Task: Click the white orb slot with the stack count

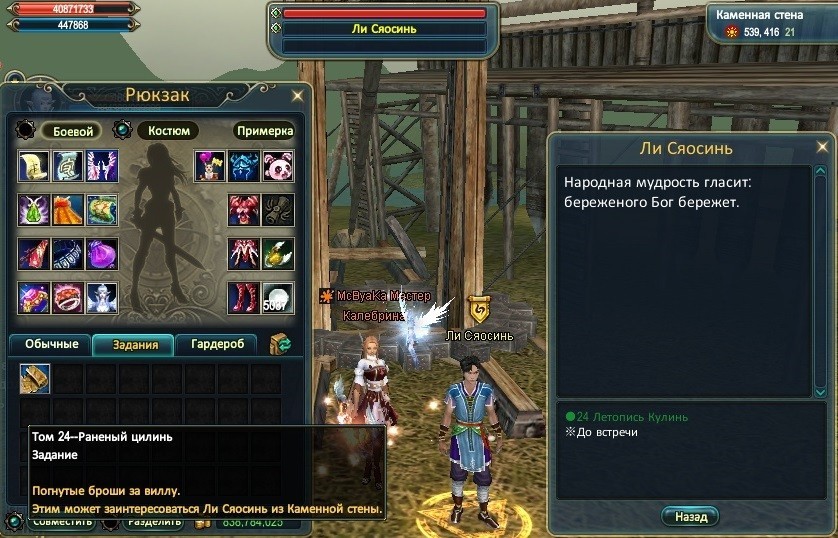Action: point(277,298)
